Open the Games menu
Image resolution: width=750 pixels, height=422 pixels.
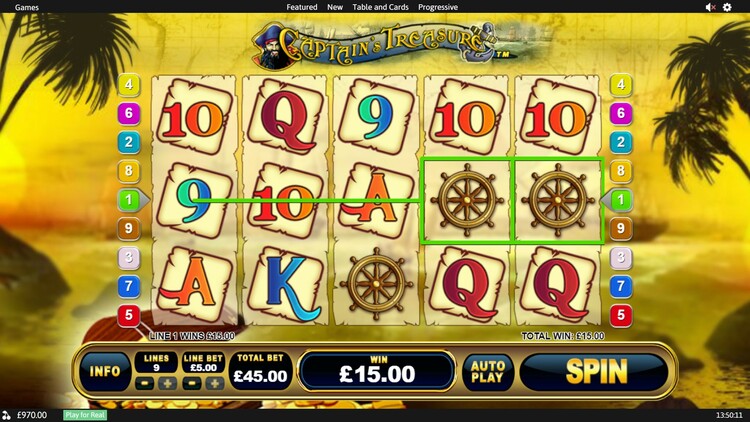27,7
